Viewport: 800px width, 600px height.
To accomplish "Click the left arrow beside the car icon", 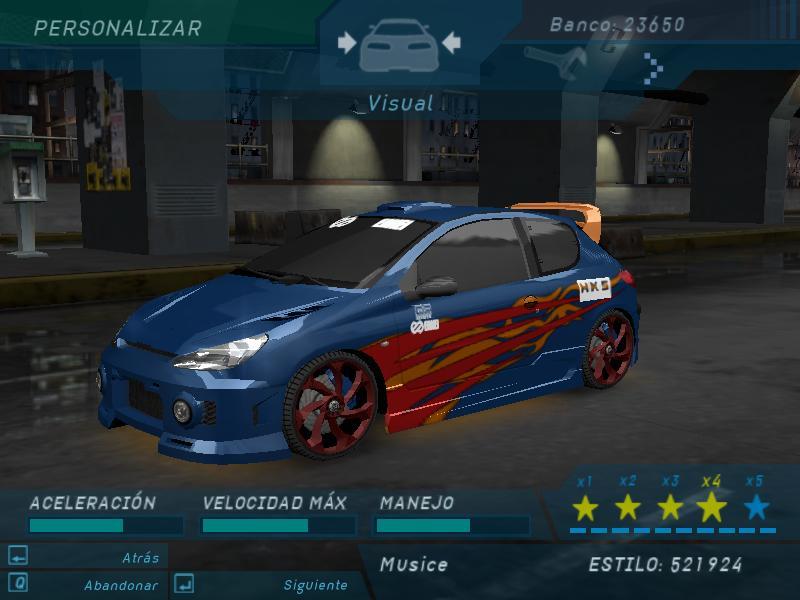I will pos(347,42).
